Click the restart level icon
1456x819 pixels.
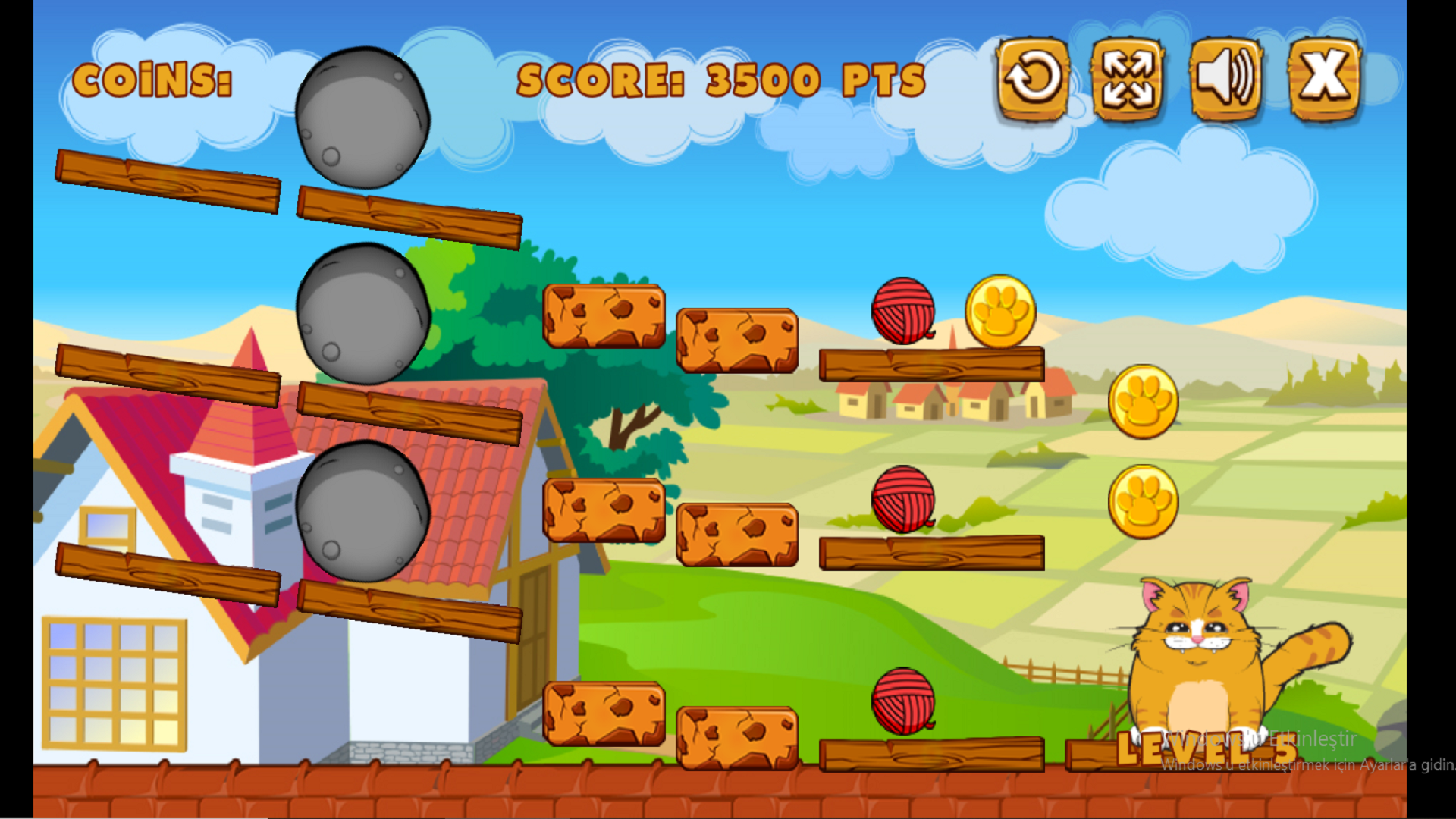(x=1033, y=78)
